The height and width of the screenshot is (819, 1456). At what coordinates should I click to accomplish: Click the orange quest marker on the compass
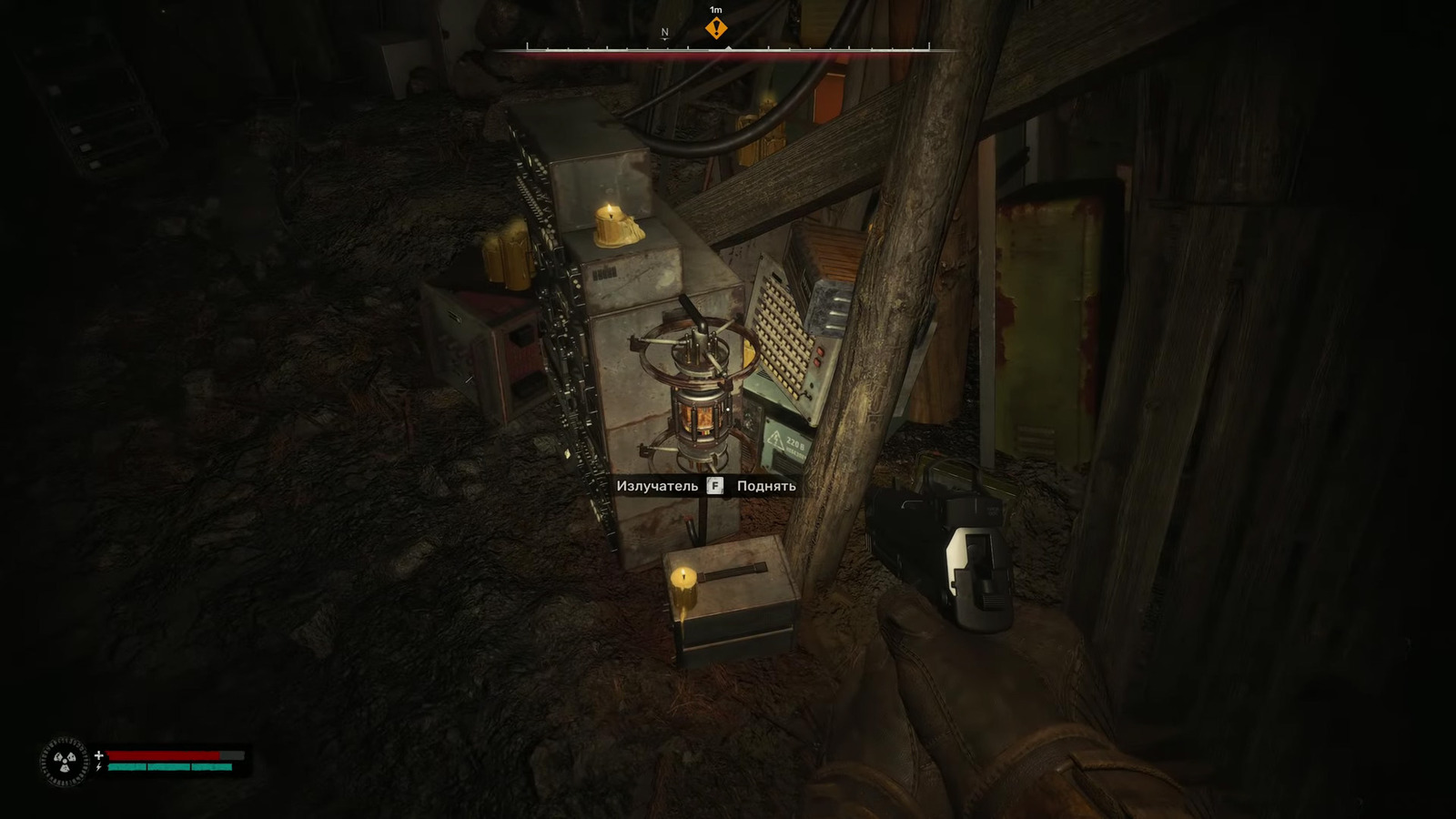(x=716, y=28)
